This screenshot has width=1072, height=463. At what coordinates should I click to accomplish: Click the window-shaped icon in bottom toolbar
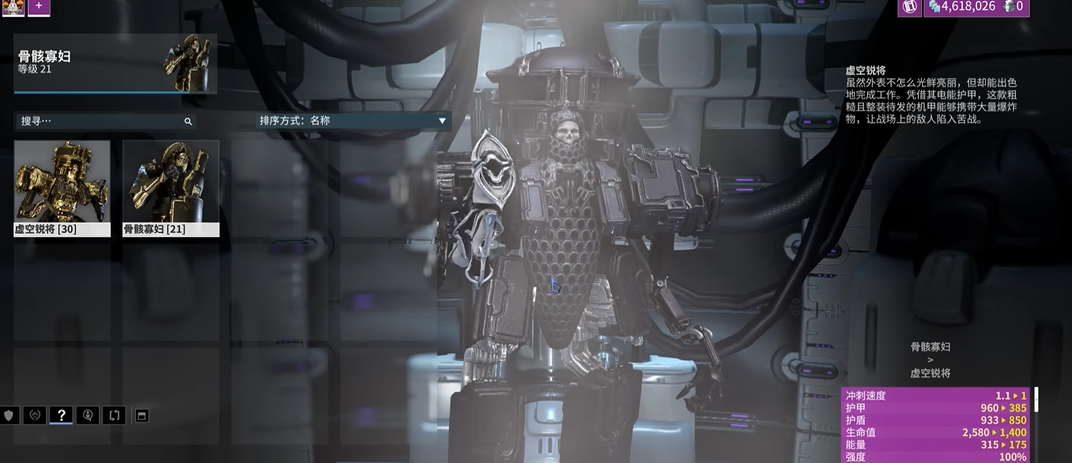tap(141, 415)
